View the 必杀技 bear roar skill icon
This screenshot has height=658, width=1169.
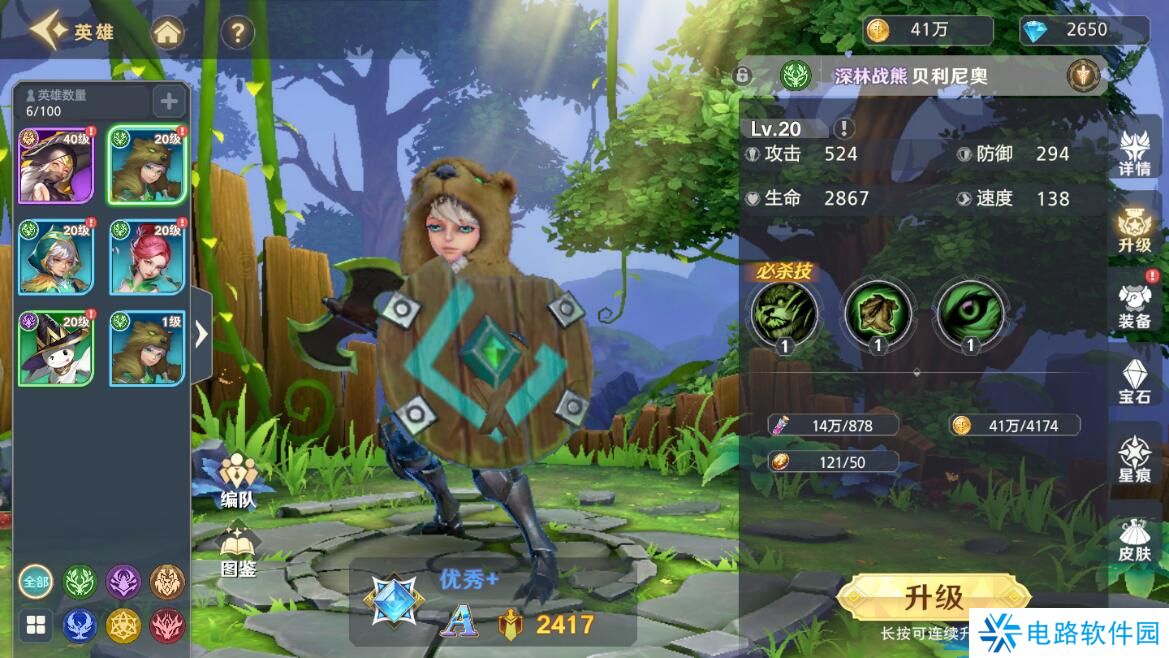[x=785, y=313]
